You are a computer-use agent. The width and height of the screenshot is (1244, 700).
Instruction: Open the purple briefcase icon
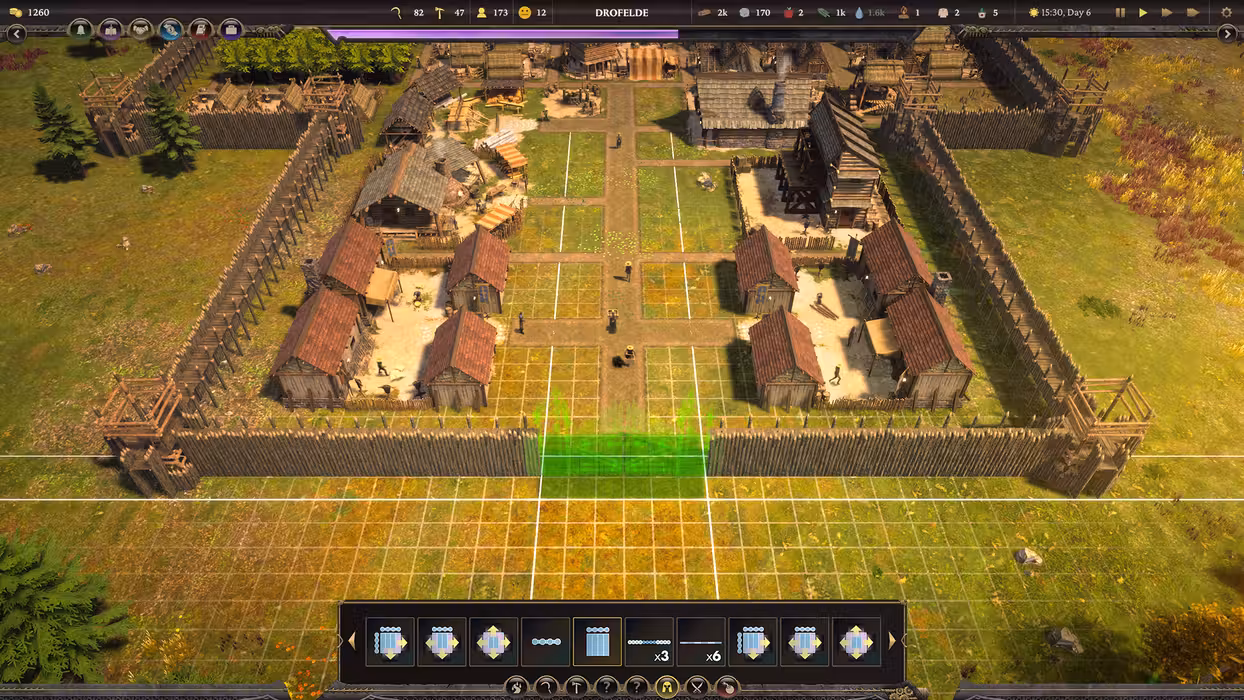point(231,30)
